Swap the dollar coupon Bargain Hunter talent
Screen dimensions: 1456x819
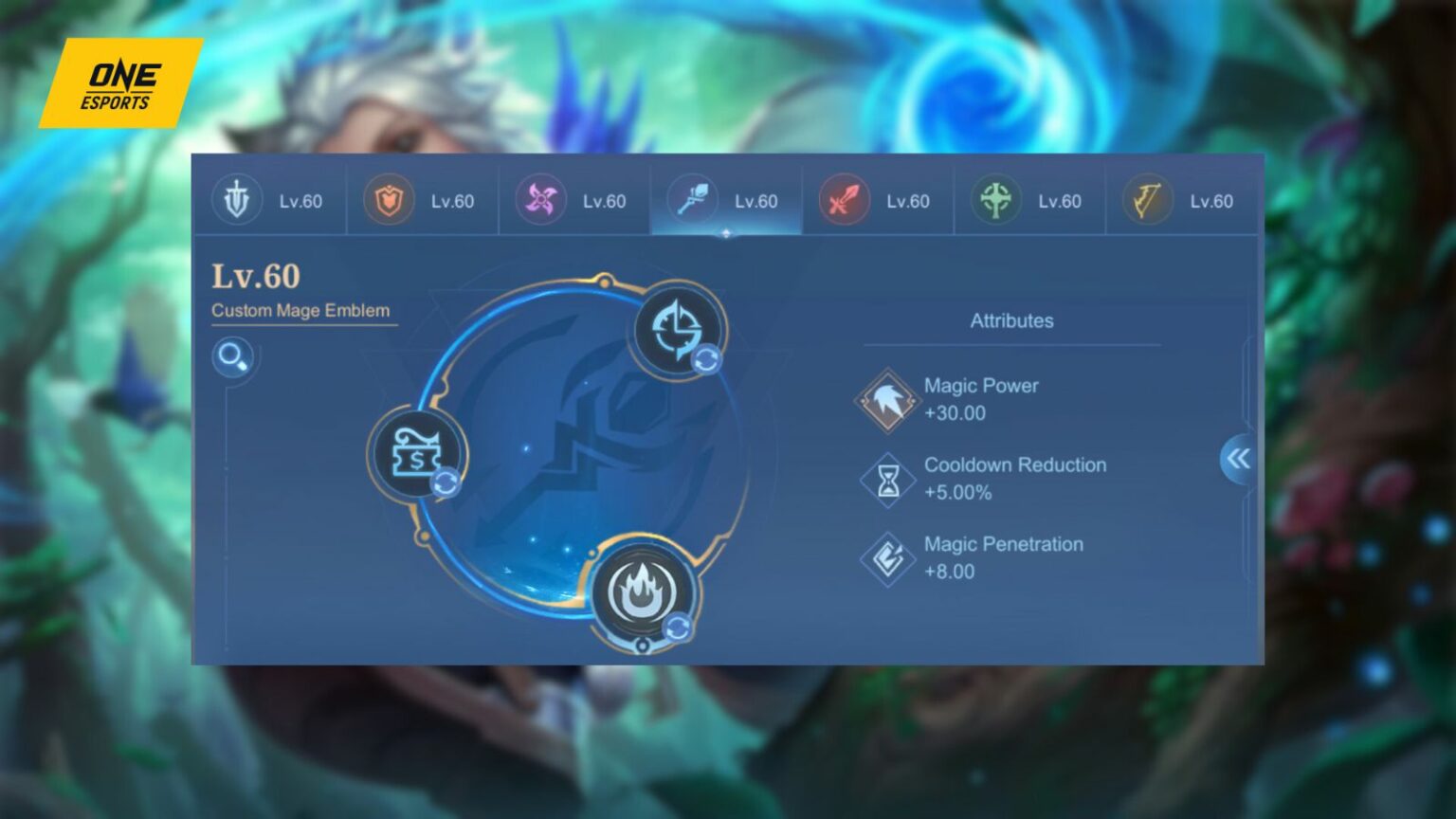[418, 454]
